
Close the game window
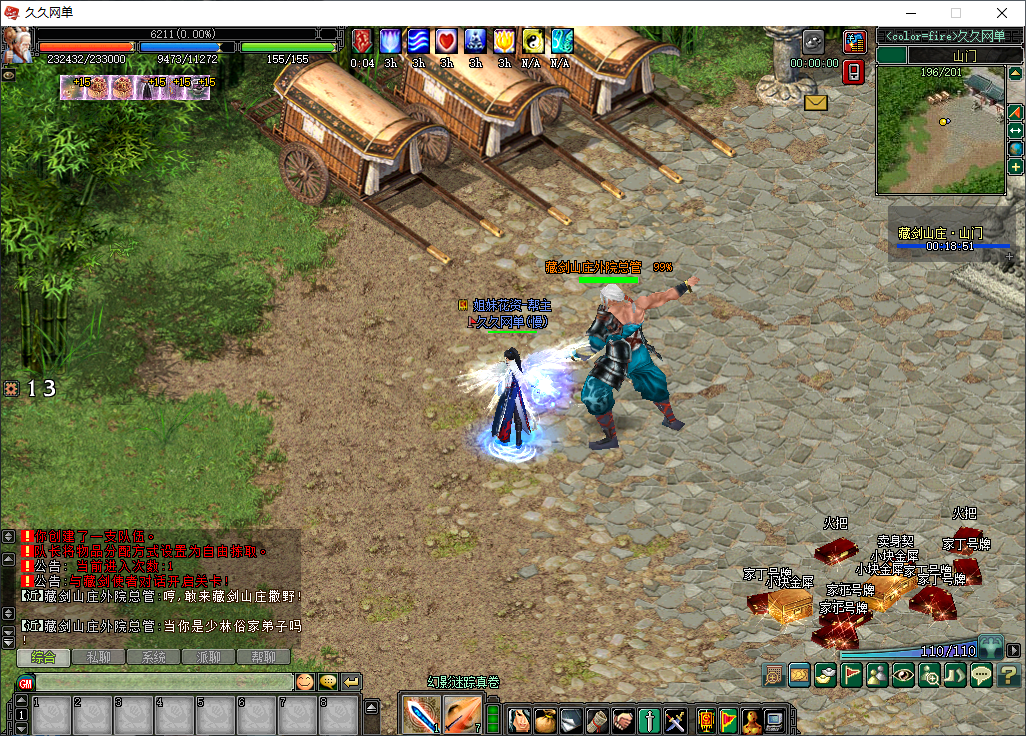[1001, 13]
